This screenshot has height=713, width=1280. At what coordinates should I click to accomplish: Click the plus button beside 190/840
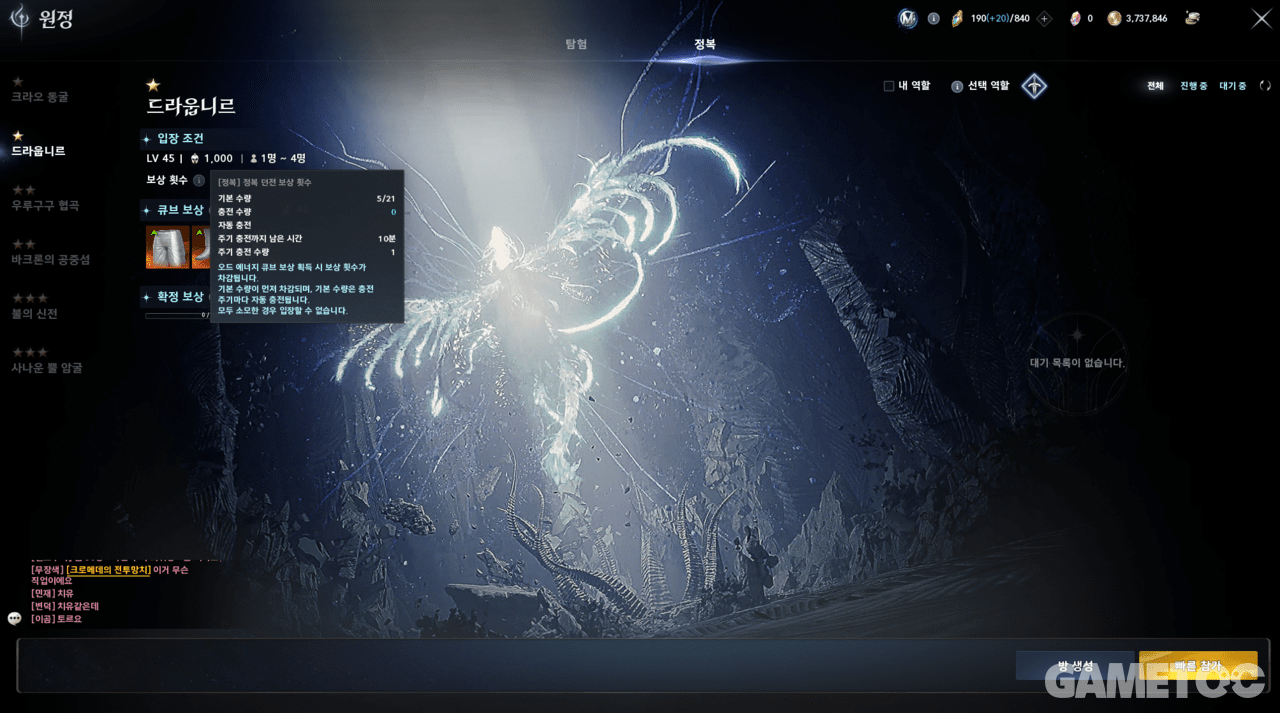point(1044,18)
